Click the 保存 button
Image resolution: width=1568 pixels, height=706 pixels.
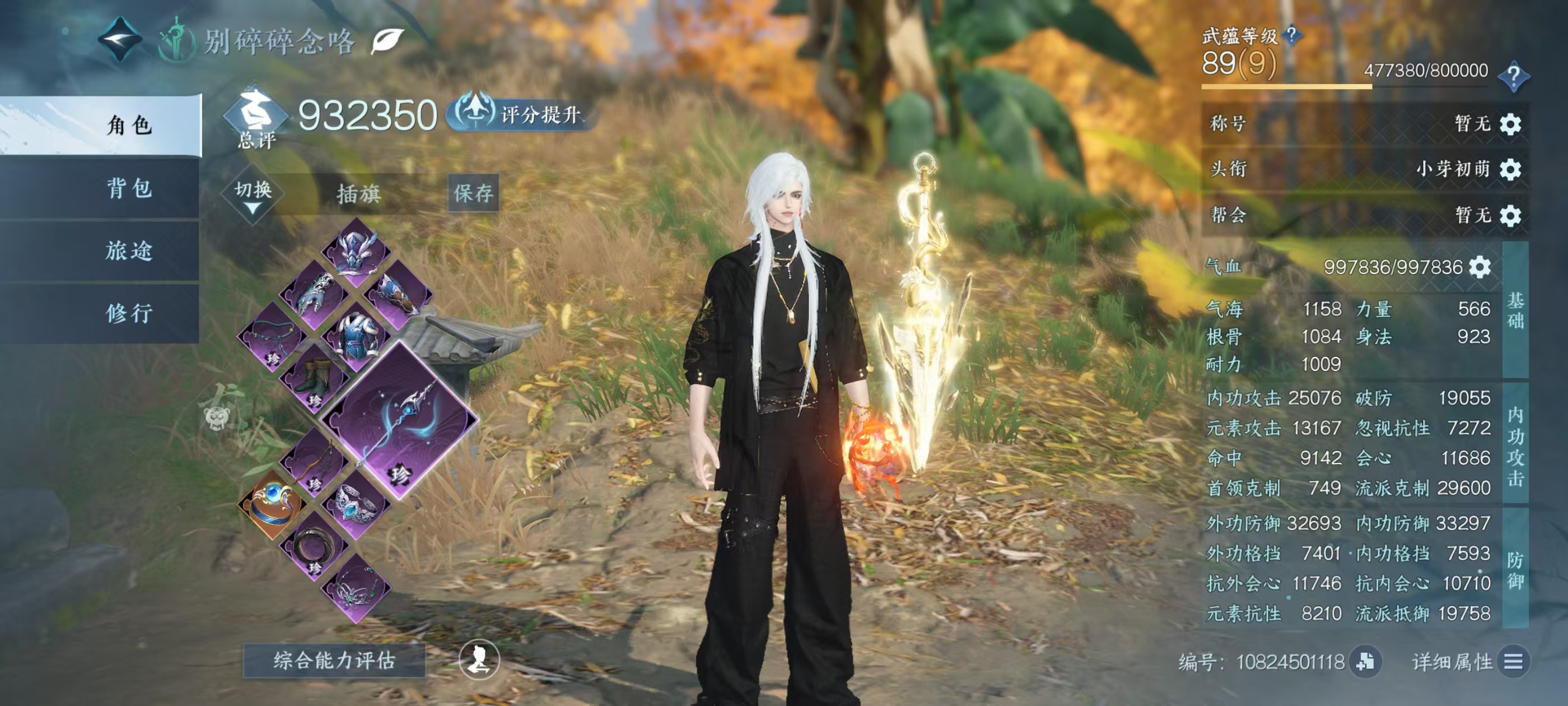pos(473,193)
